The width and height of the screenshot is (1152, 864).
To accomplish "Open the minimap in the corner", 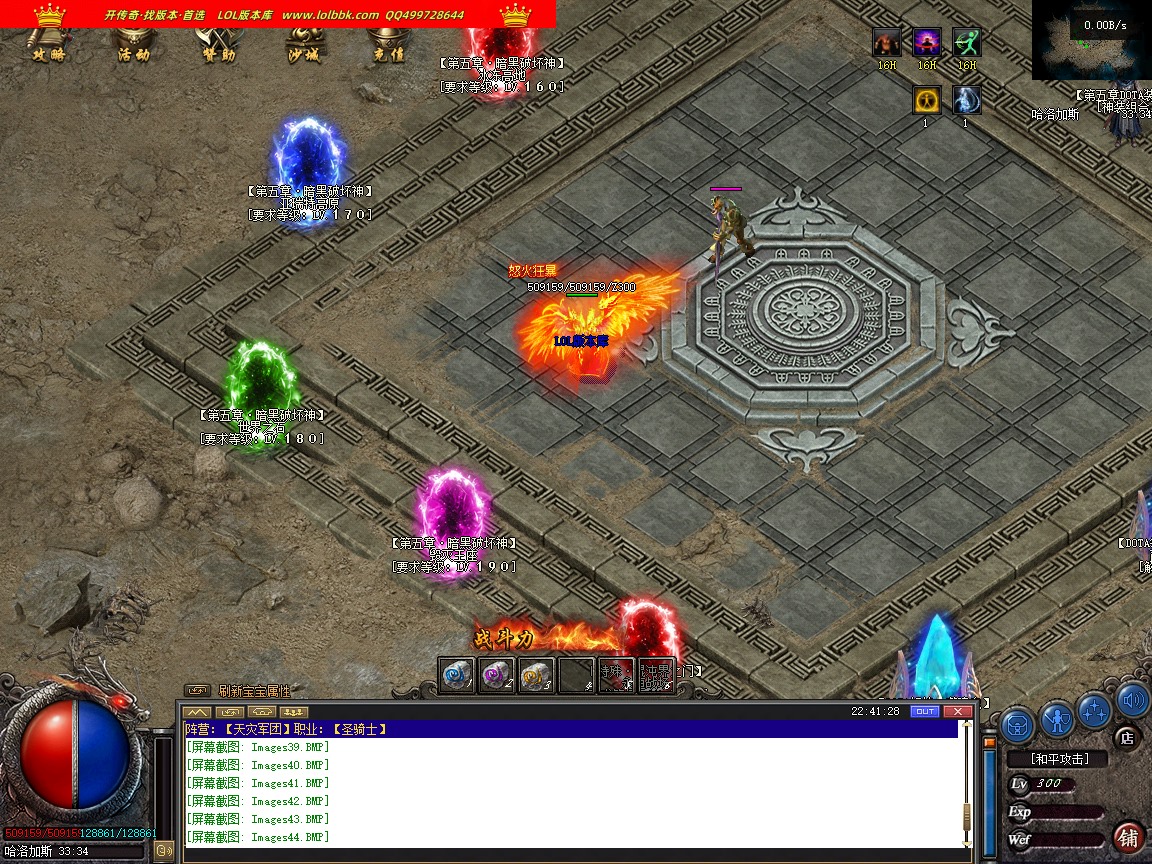I will [1091, 40].
